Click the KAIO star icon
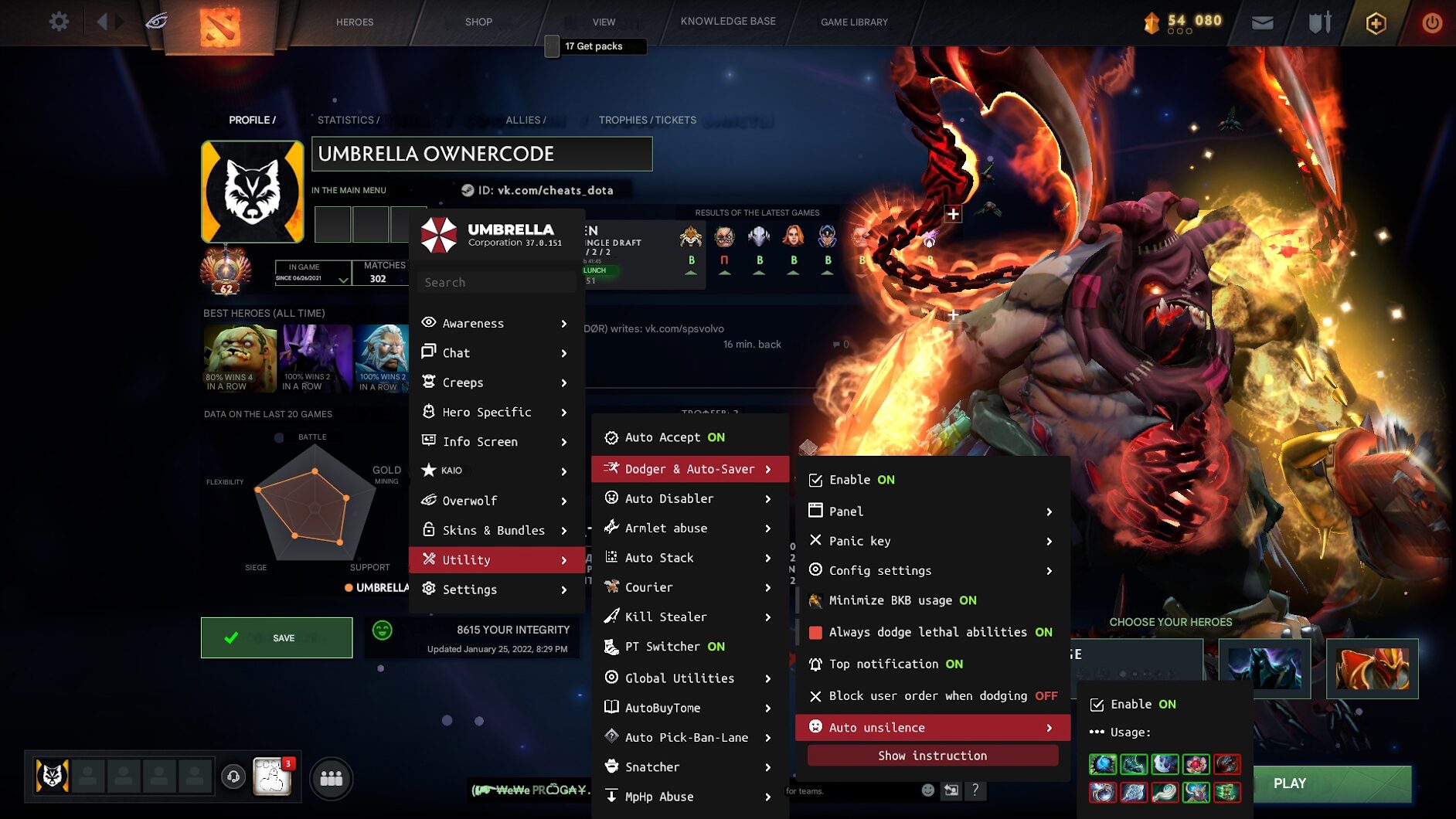This screenshot has width=1456, height=819. (428, 470)
